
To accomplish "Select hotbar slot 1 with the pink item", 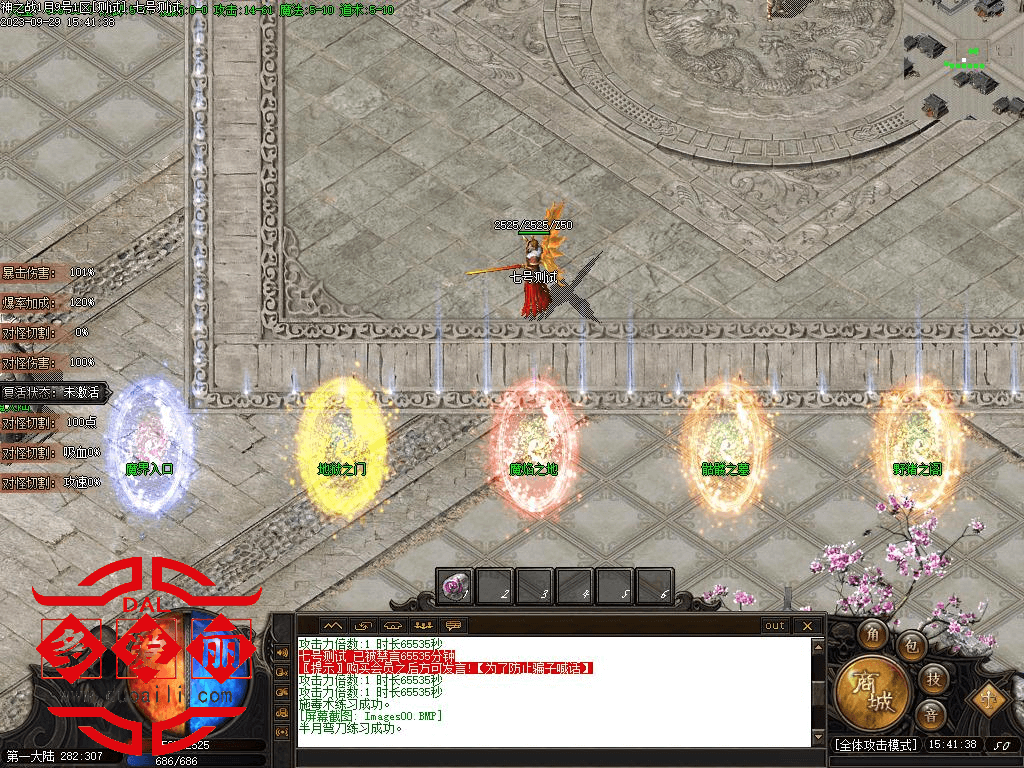I will click(455, 587).
